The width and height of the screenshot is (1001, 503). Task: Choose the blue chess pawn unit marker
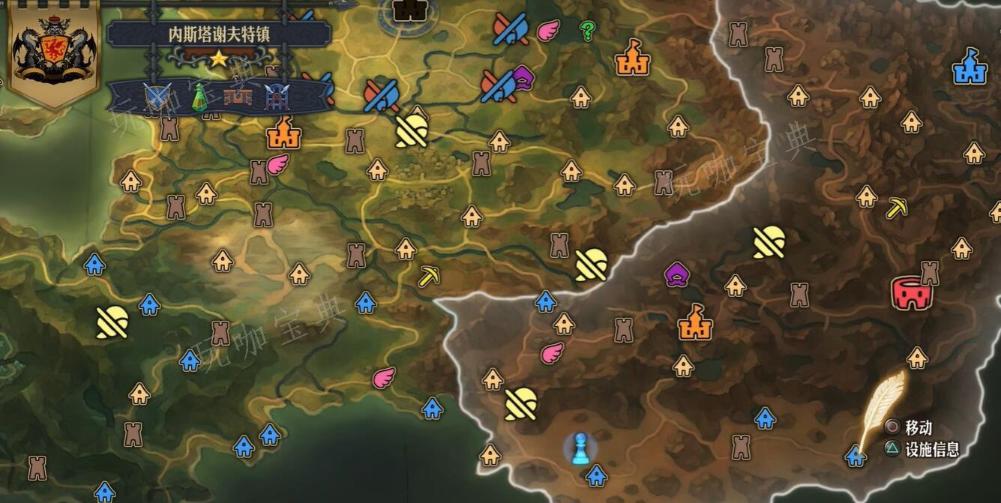coord(578,445)
